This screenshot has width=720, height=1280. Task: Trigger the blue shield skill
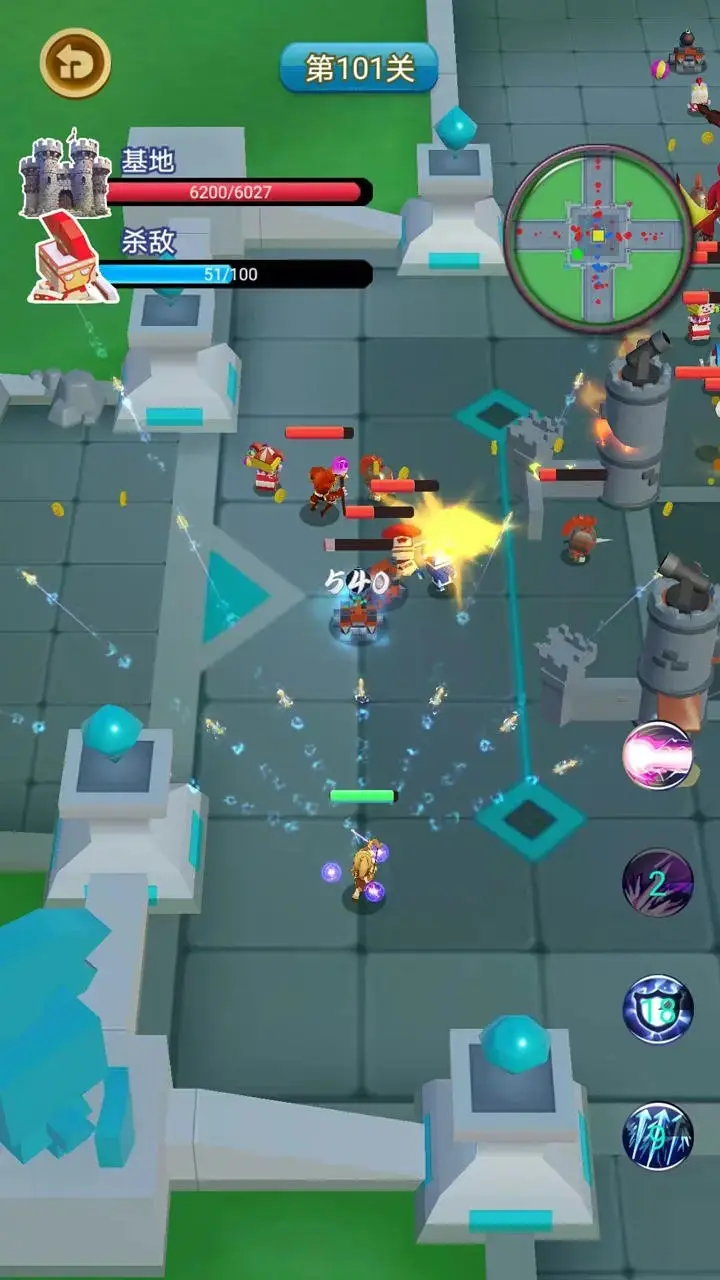658,1010
